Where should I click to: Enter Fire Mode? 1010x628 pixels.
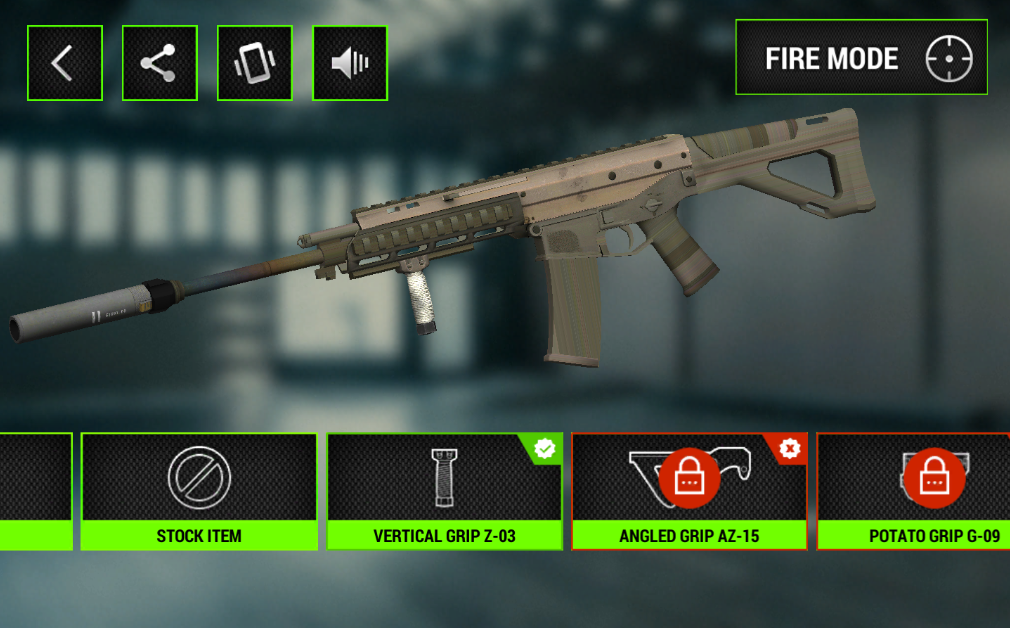point(861,59)
